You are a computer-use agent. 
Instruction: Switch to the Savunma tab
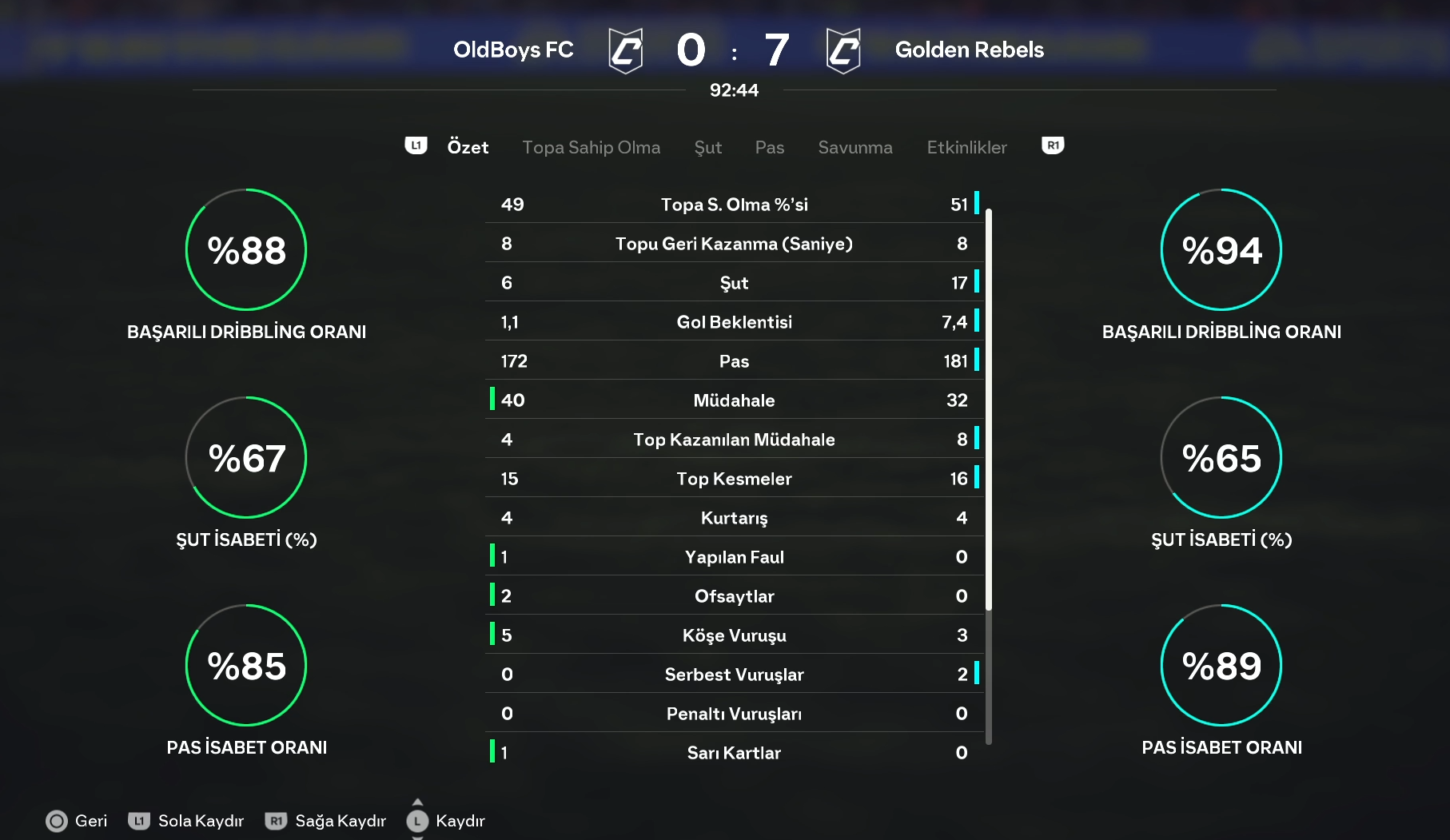854,147
